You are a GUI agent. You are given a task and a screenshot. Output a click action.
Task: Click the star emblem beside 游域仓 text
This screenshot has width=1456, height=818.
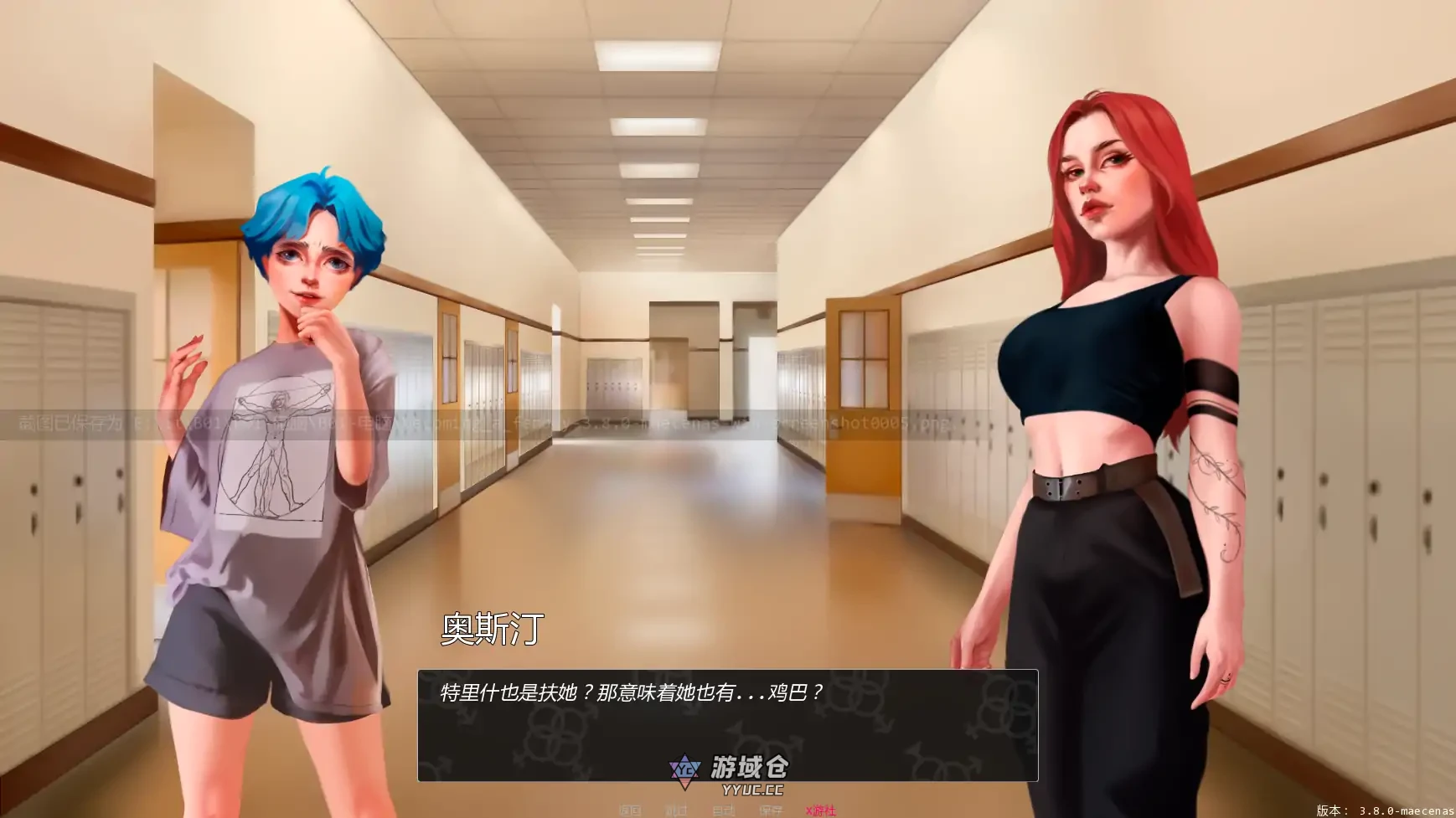pos(684,769)
